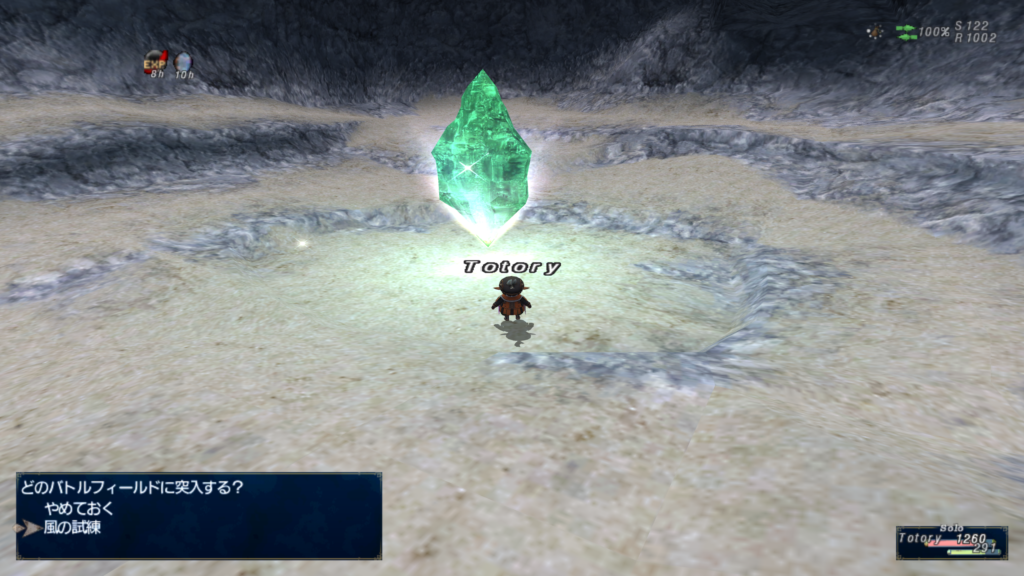Image resolution: width=1024 pixels, height=576 pixels.
Task: Click the green network connection arrows icon
Action: (906, 32)
